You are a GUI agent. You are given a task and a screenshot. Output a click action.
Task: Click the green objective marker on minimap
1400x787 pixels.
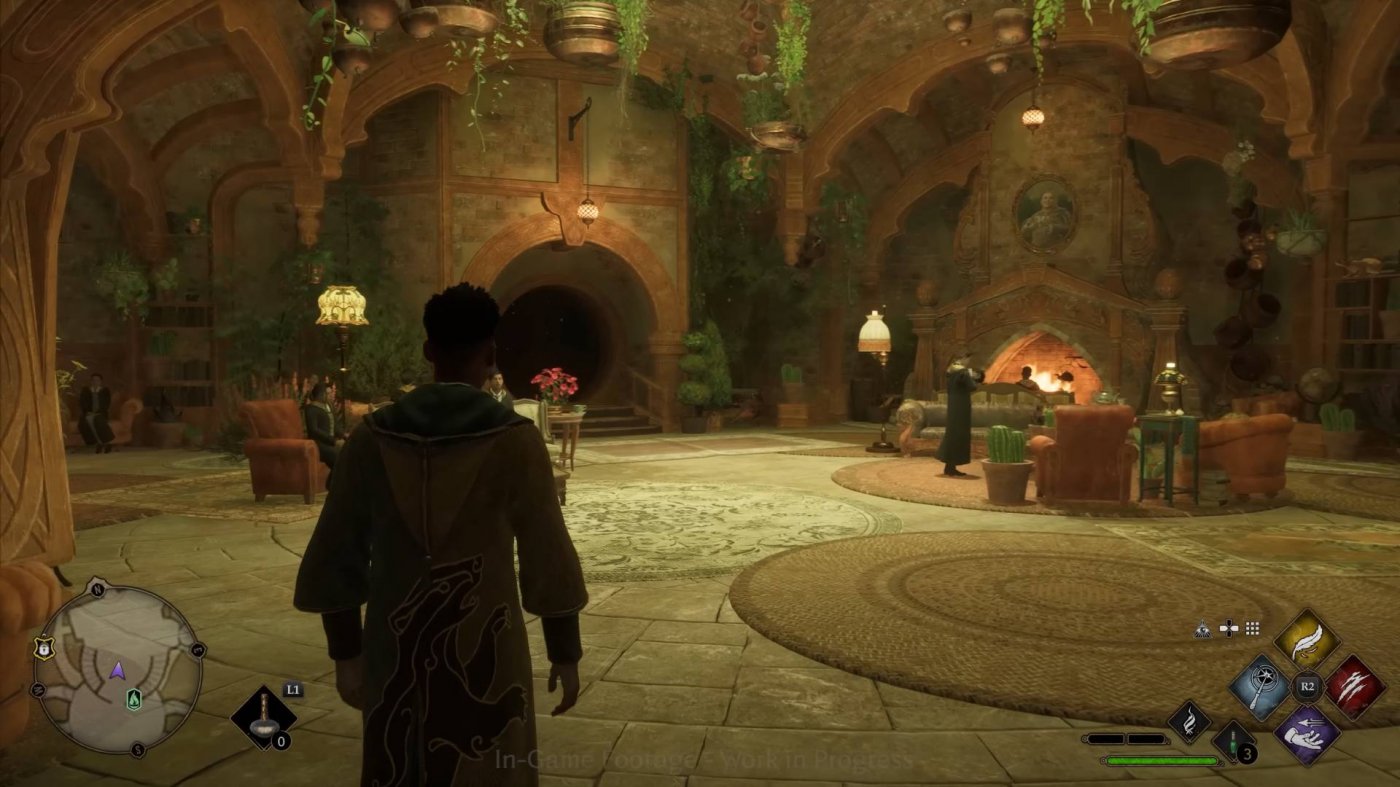pos(133,698)
